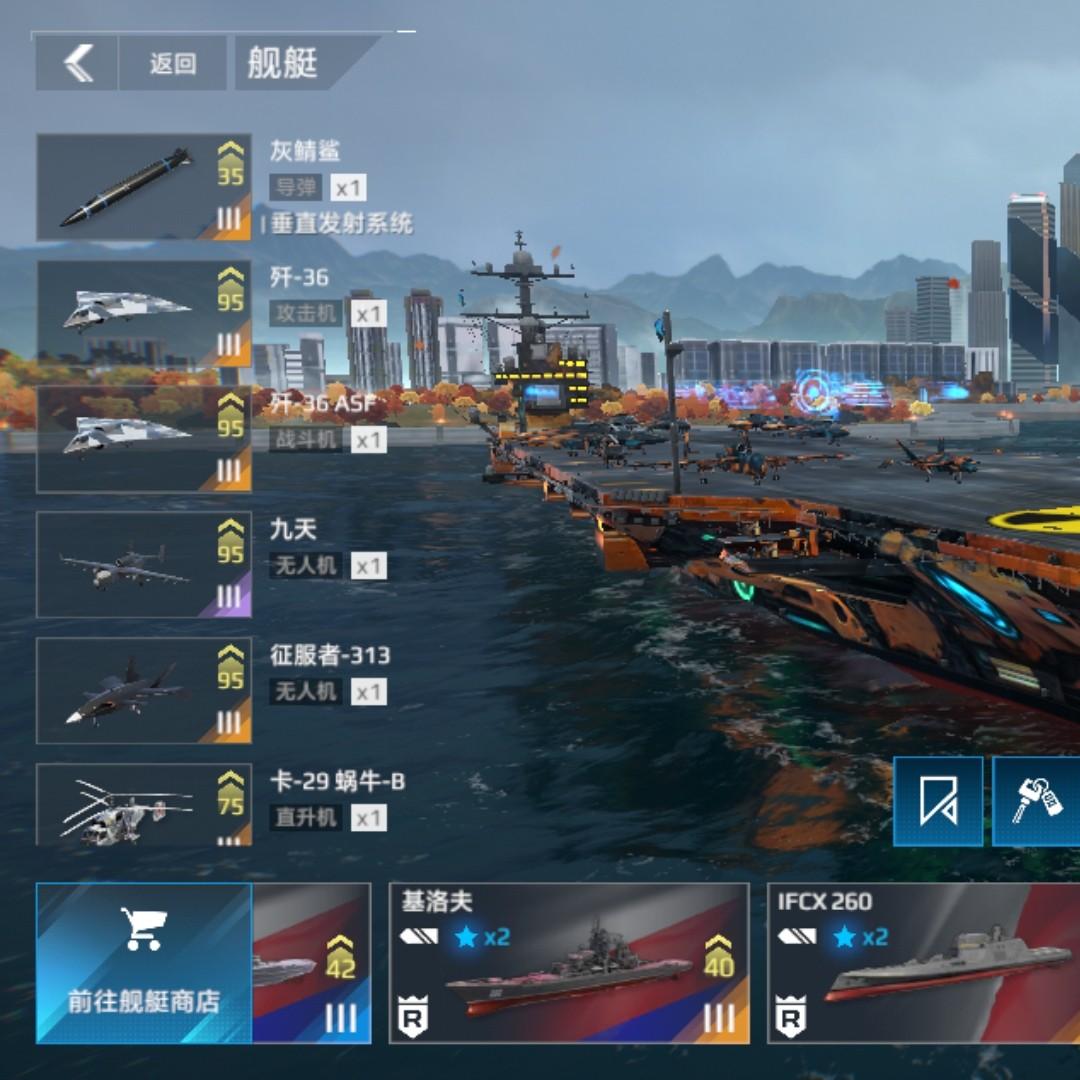
Task: Click the bookmark flag icon button
Action: coord(938,801)
